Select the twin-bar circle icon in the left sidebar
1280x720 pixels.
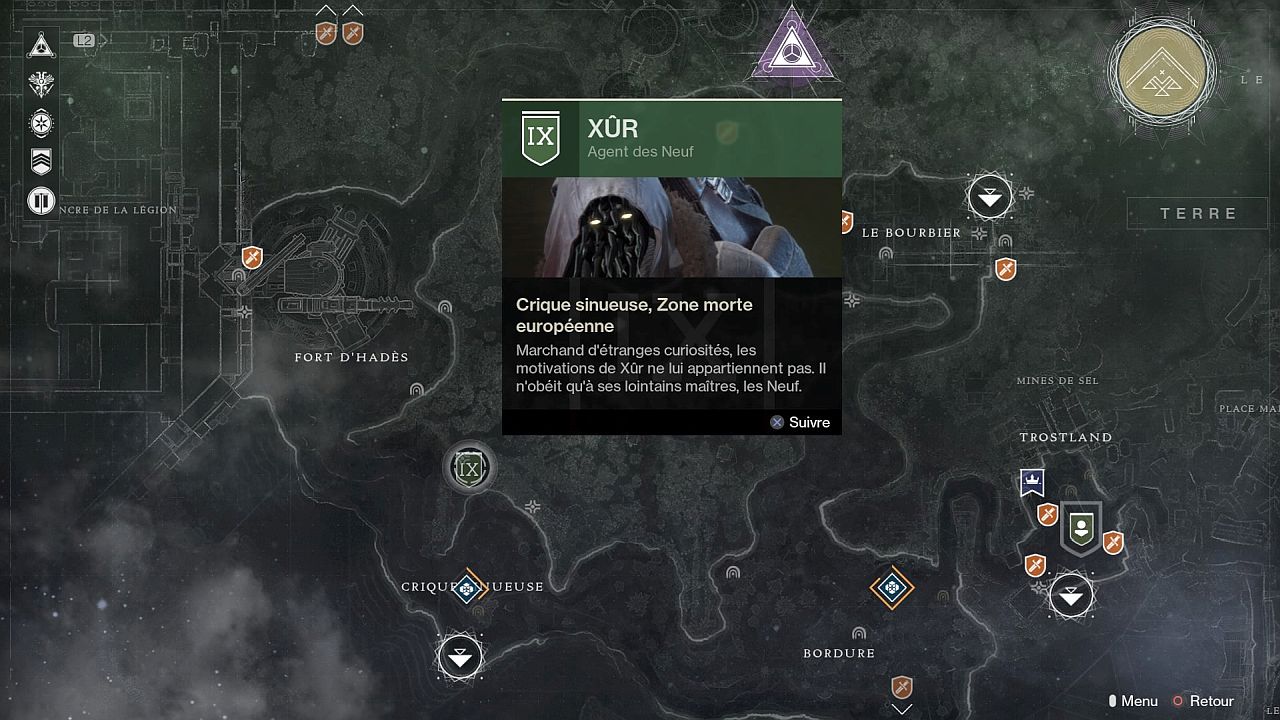pos(41,201)
